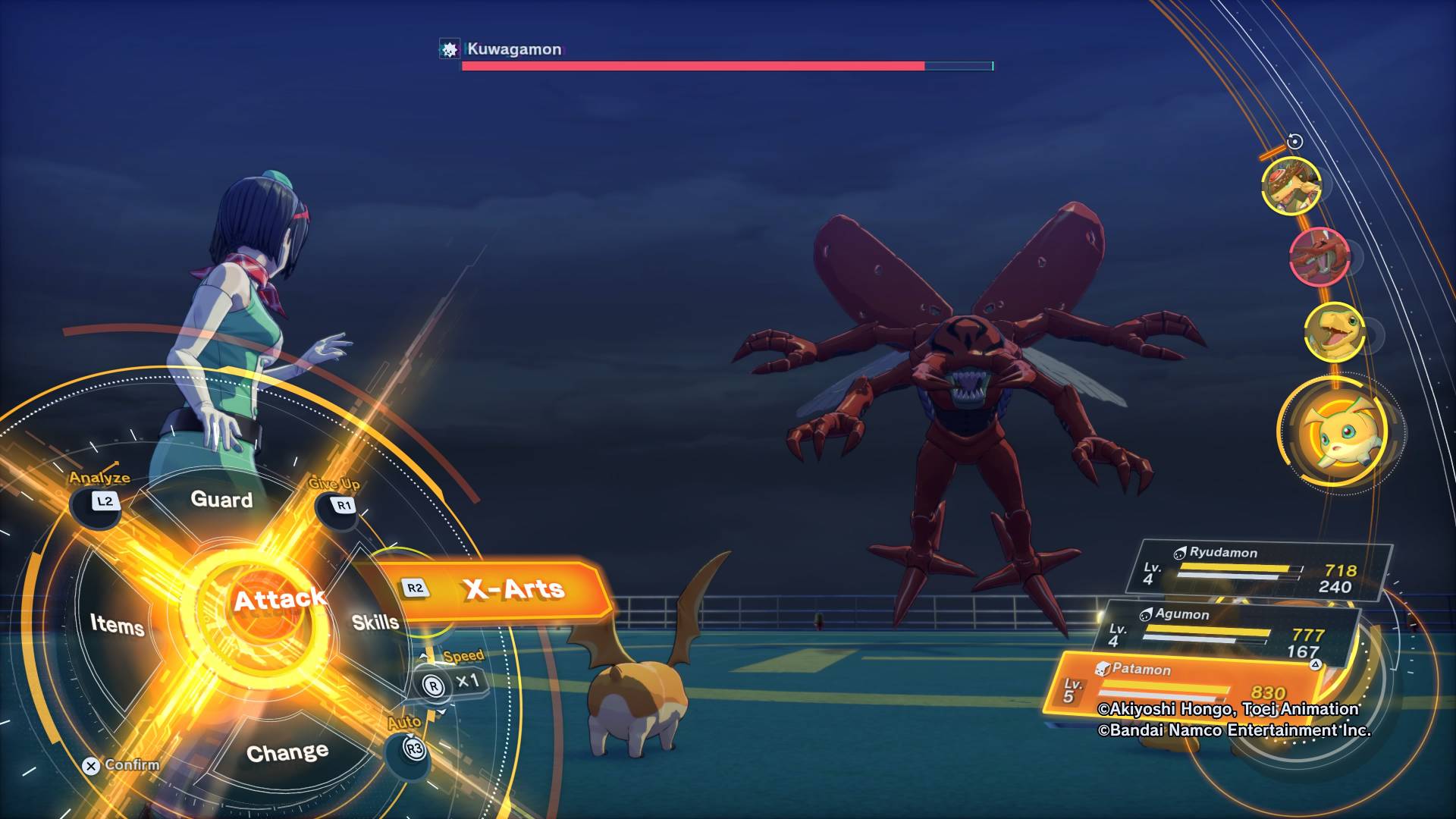
Task: Select the Attack command
Action: (x=279, y=601)
